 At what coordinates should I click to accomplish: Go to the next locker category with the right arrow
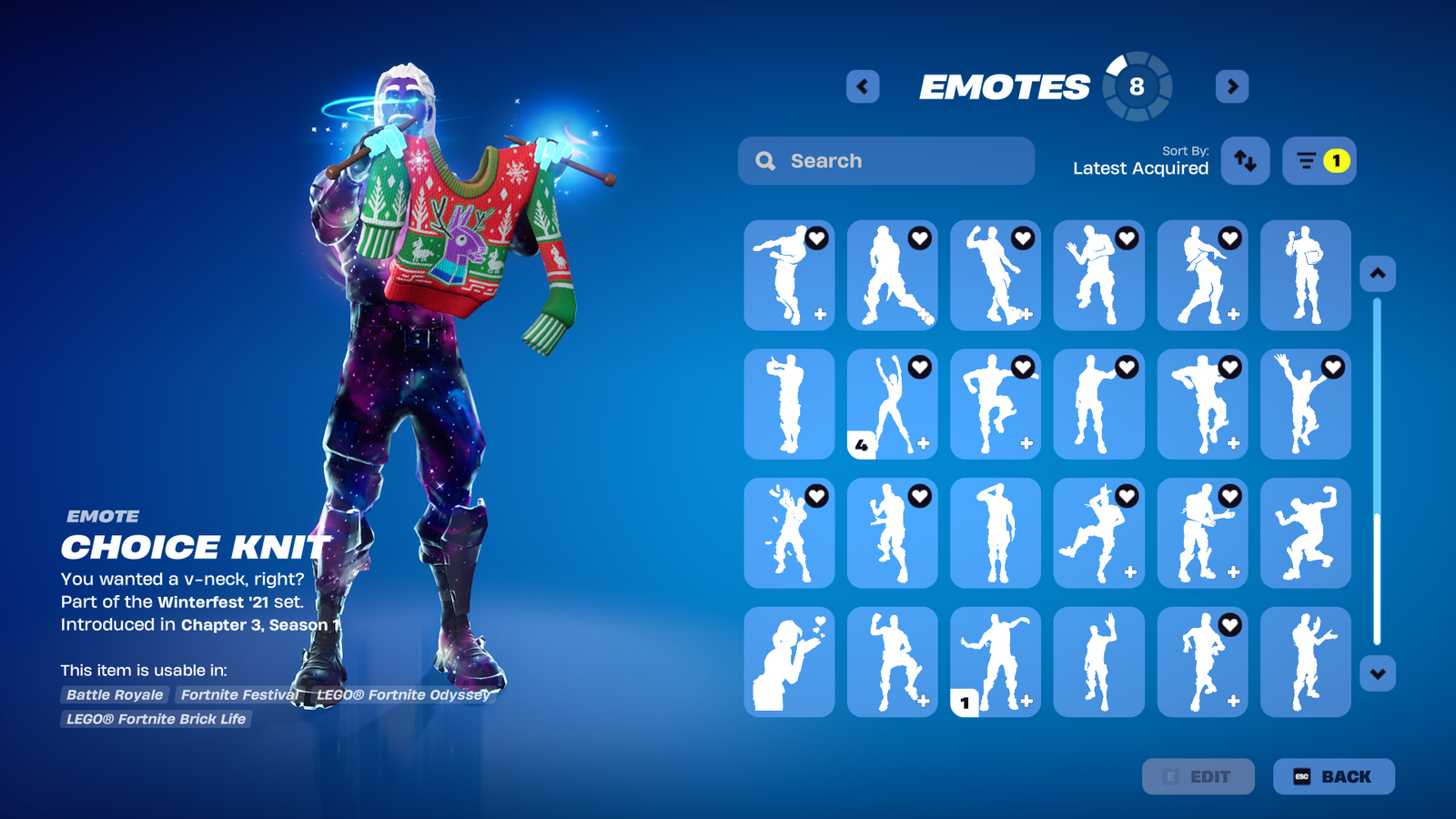pyautogui.click(x=1231, y=86)
